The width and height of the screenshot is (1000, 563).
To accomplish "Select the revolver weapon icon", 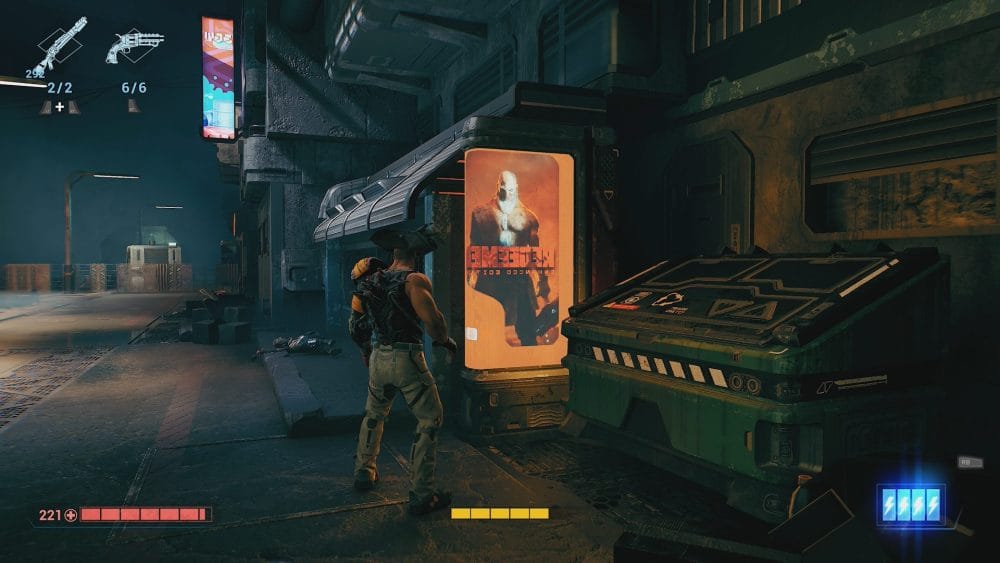I will 134,45.
